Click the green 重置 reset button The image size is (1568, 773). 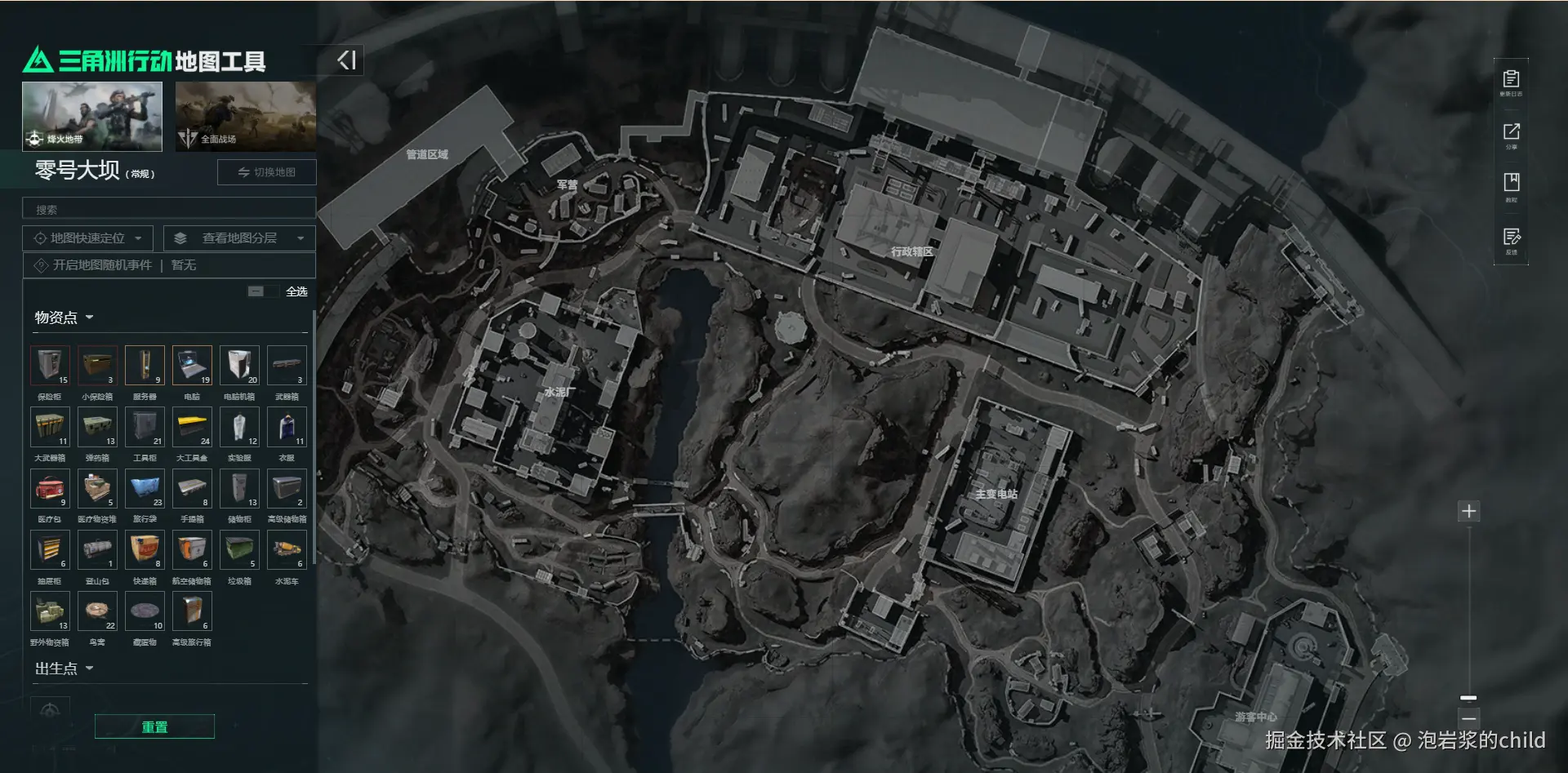[154, 726]
